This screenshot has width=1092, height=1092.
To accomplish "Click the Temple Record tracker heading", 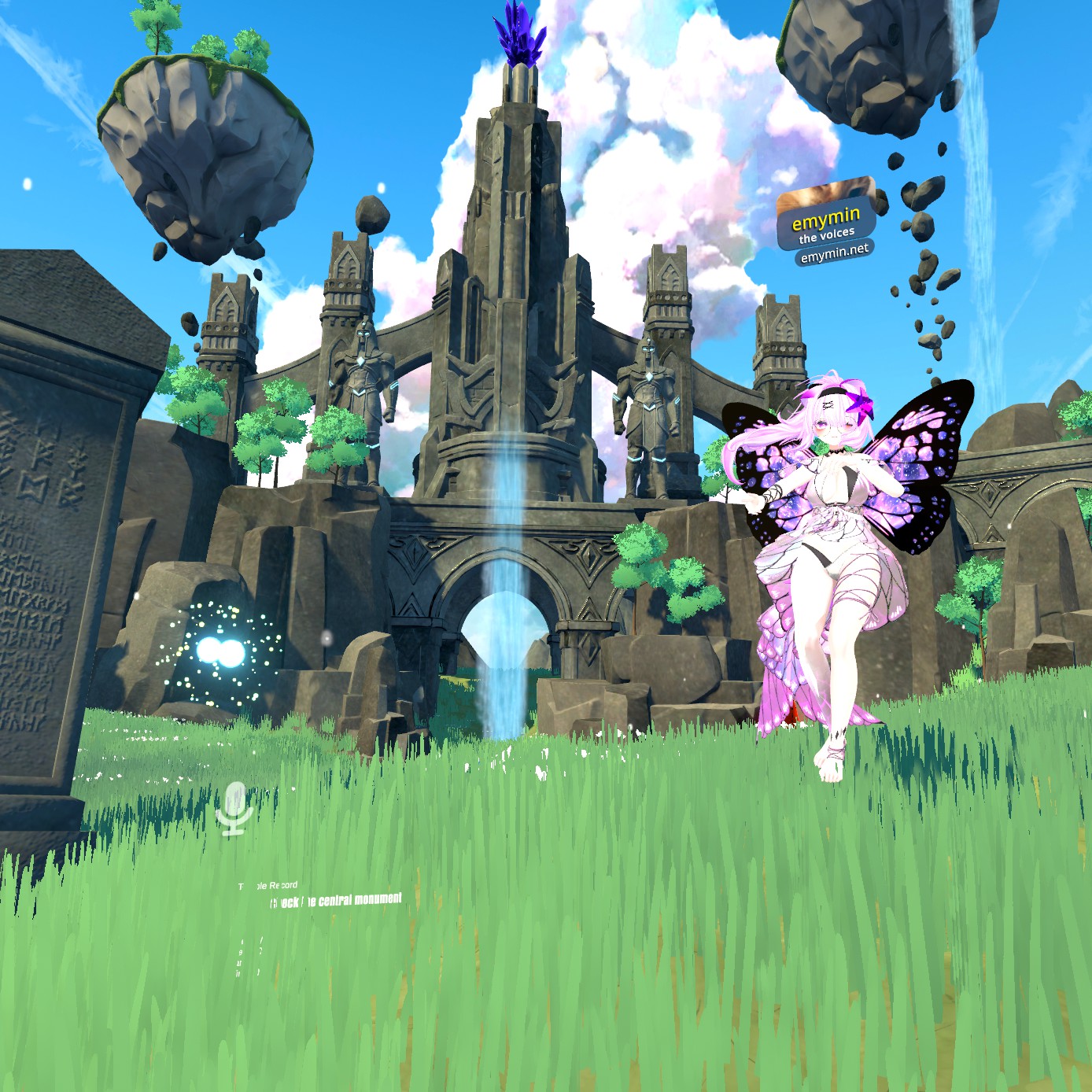I will (x=268, y=886).
